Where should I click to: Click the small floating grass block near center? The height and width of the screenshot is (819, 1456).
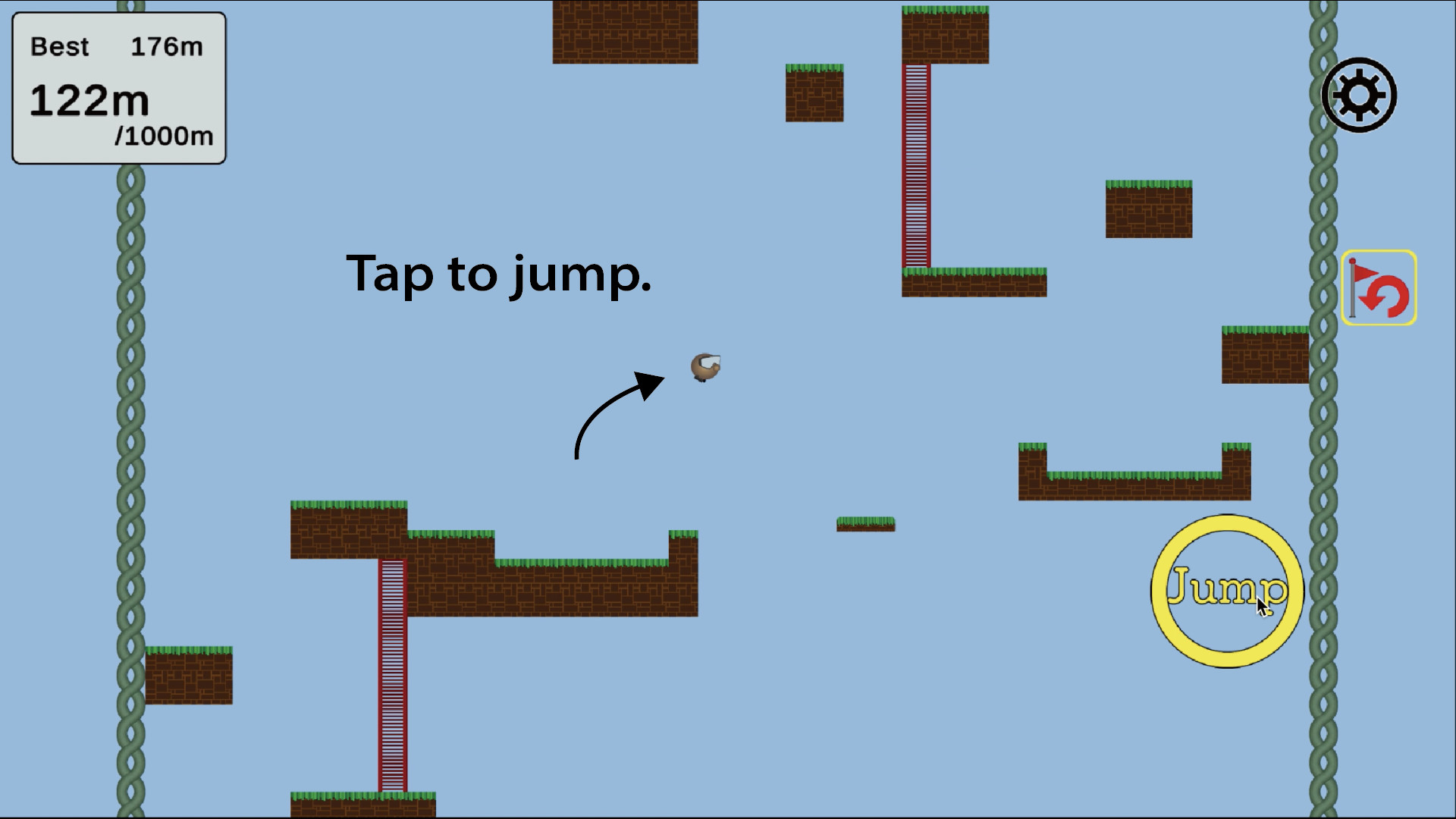tap(865, 525)
